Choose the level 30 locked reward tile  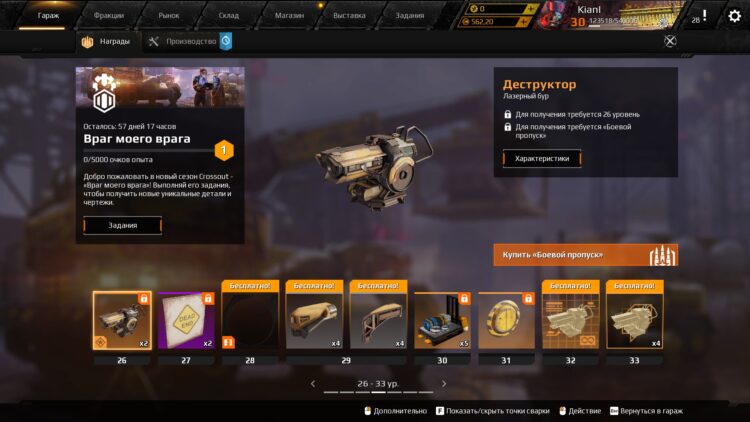pos(442,321)
